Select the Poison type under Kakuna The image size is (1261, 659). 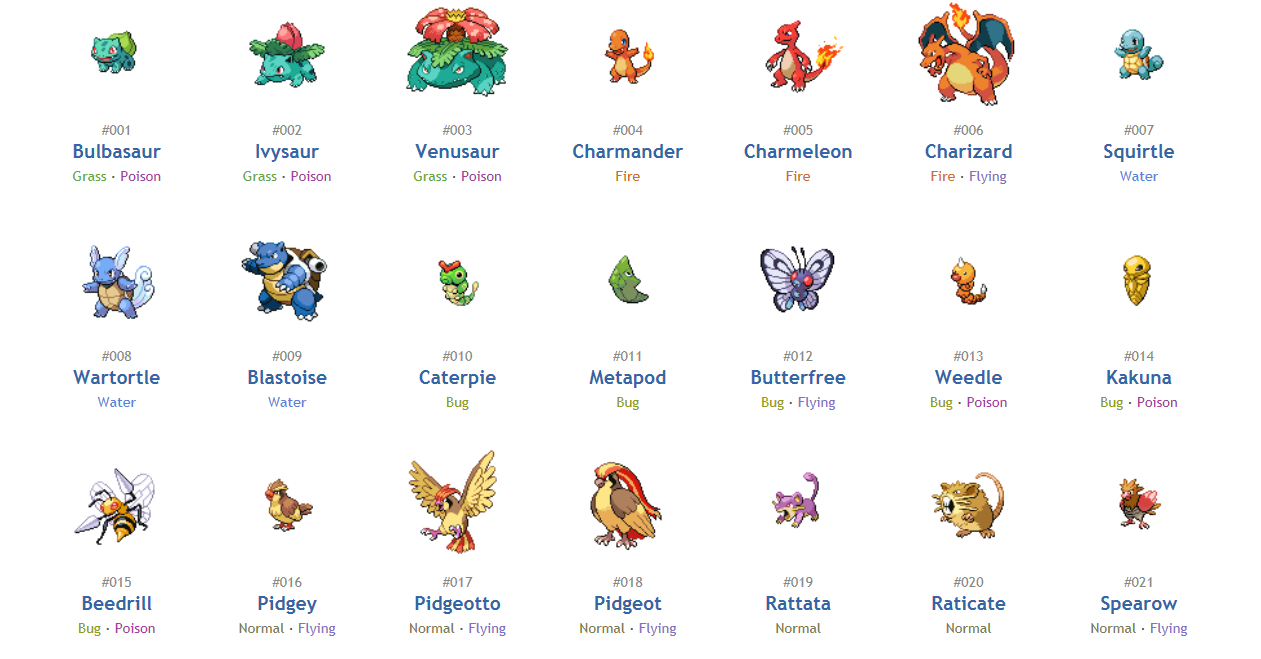pyautogui.click(x=1157, y=403)
